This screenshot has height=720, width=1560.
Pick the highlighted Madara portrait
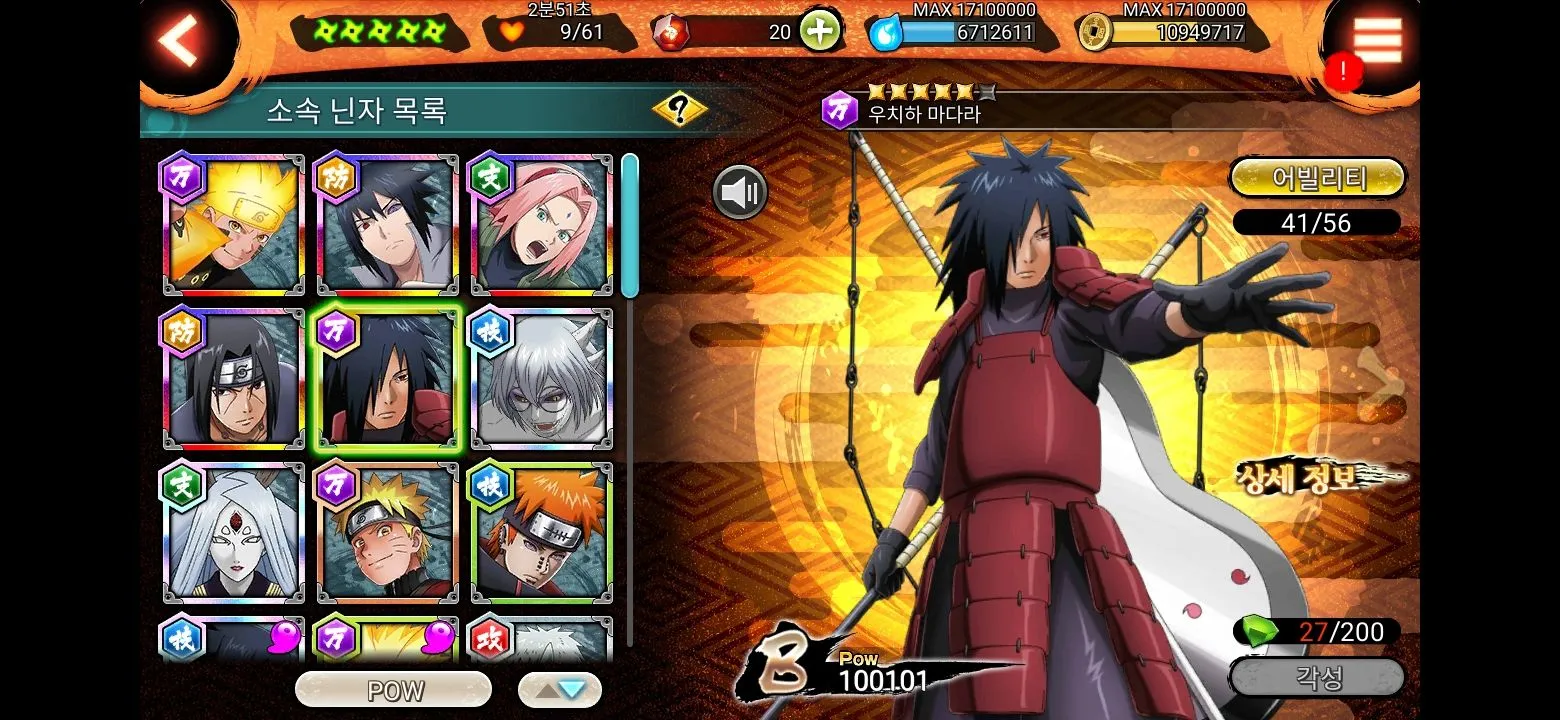(388, 380)
